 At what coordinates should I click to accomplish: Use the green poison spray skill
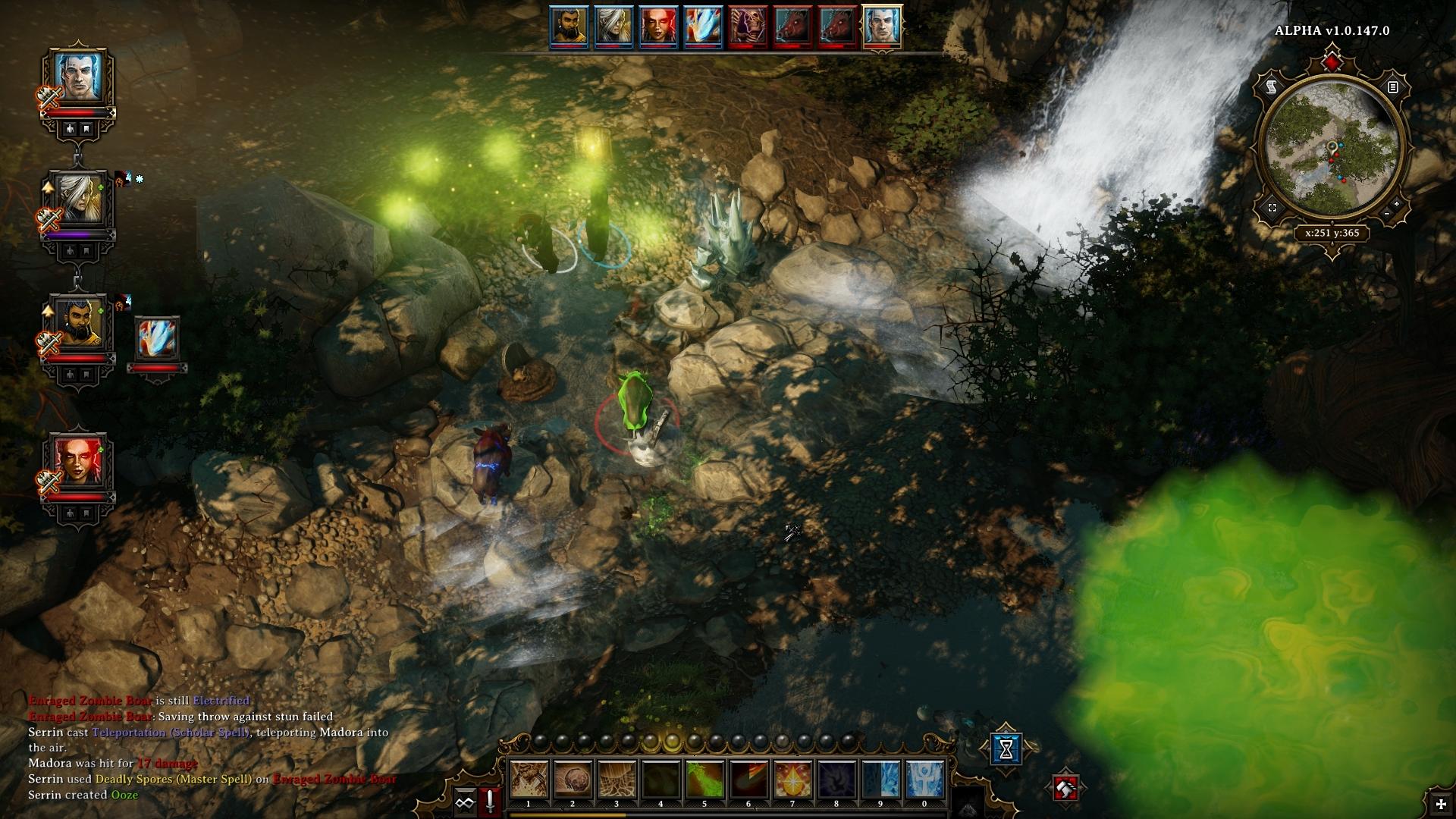(704, 780)
